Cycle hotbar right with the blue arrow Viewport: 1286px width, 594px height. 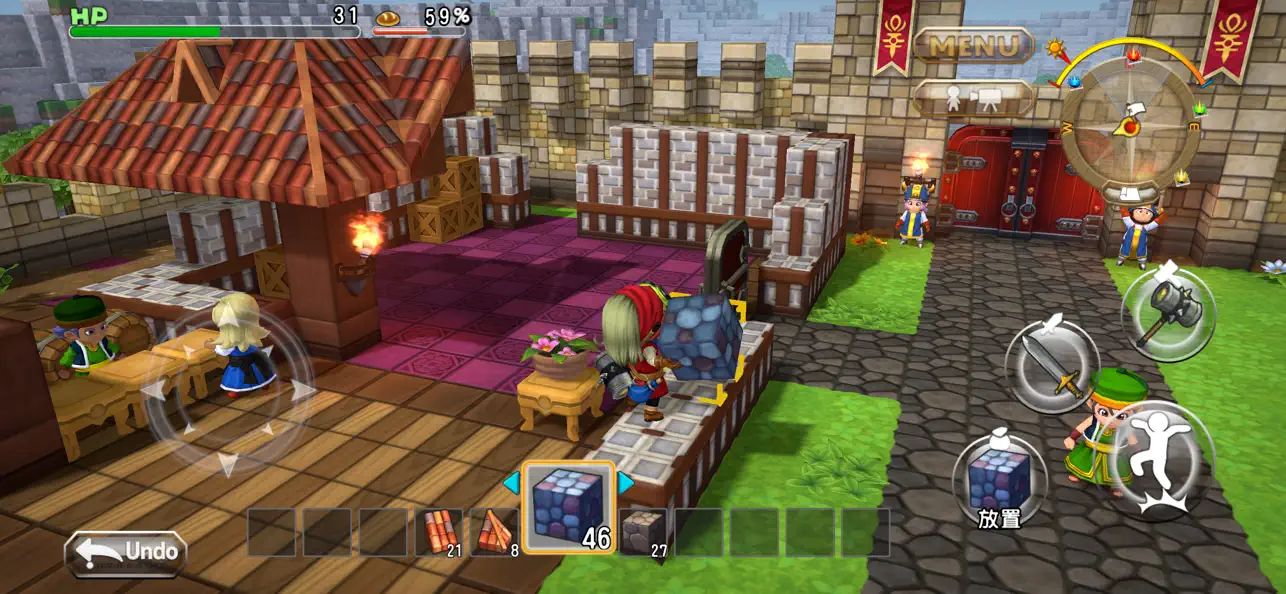pyautogui.click(x=626, y=483)
